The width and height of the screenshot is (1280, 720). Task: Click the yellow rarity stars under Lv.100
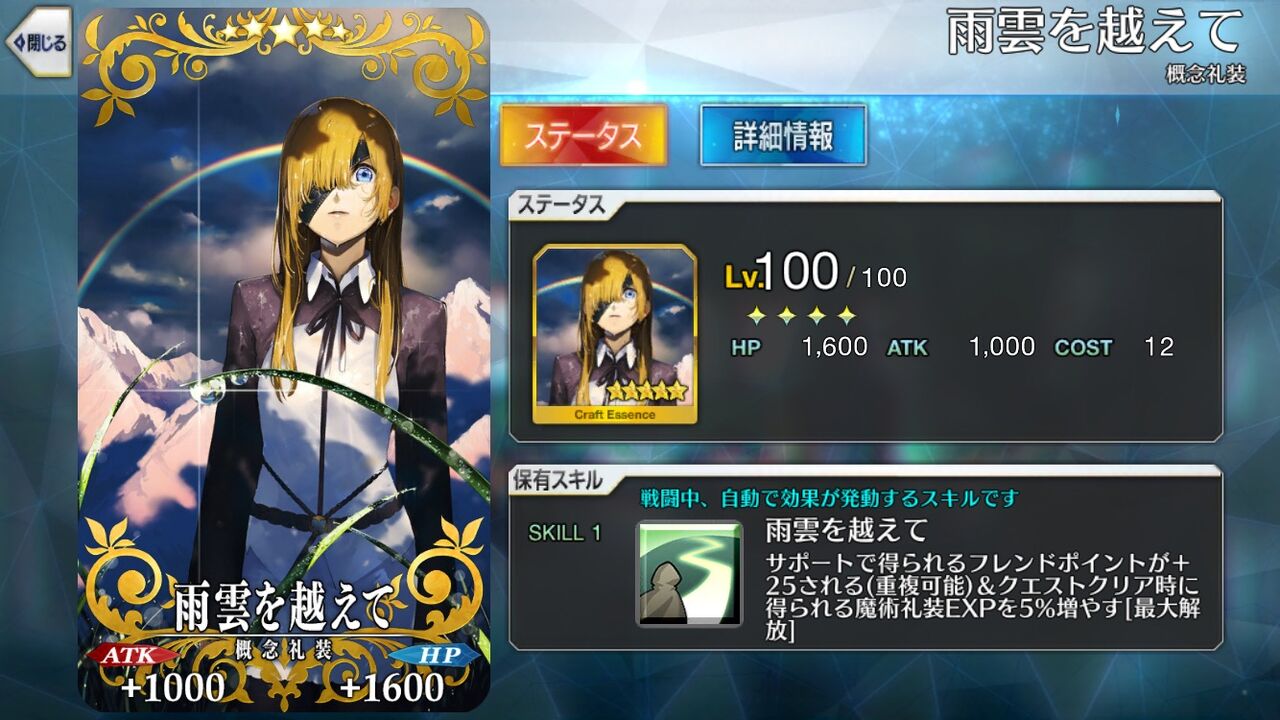[800, 315]
